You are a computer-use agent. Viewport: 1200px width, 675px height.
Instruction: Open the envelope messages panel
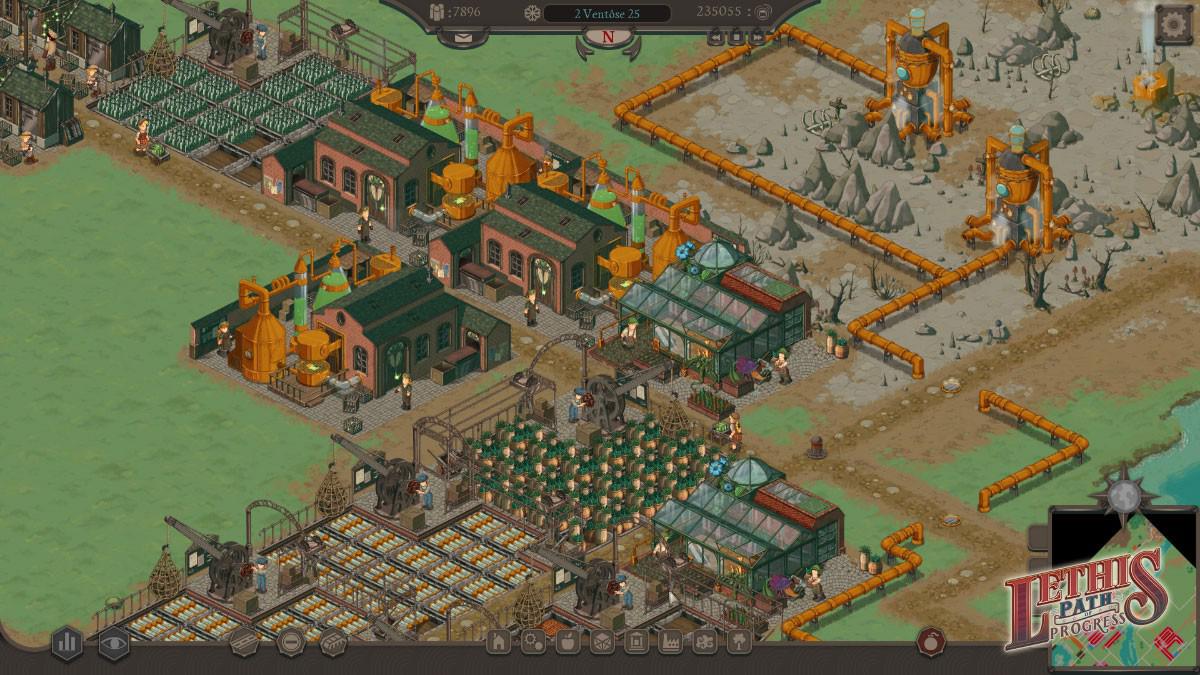462,37
